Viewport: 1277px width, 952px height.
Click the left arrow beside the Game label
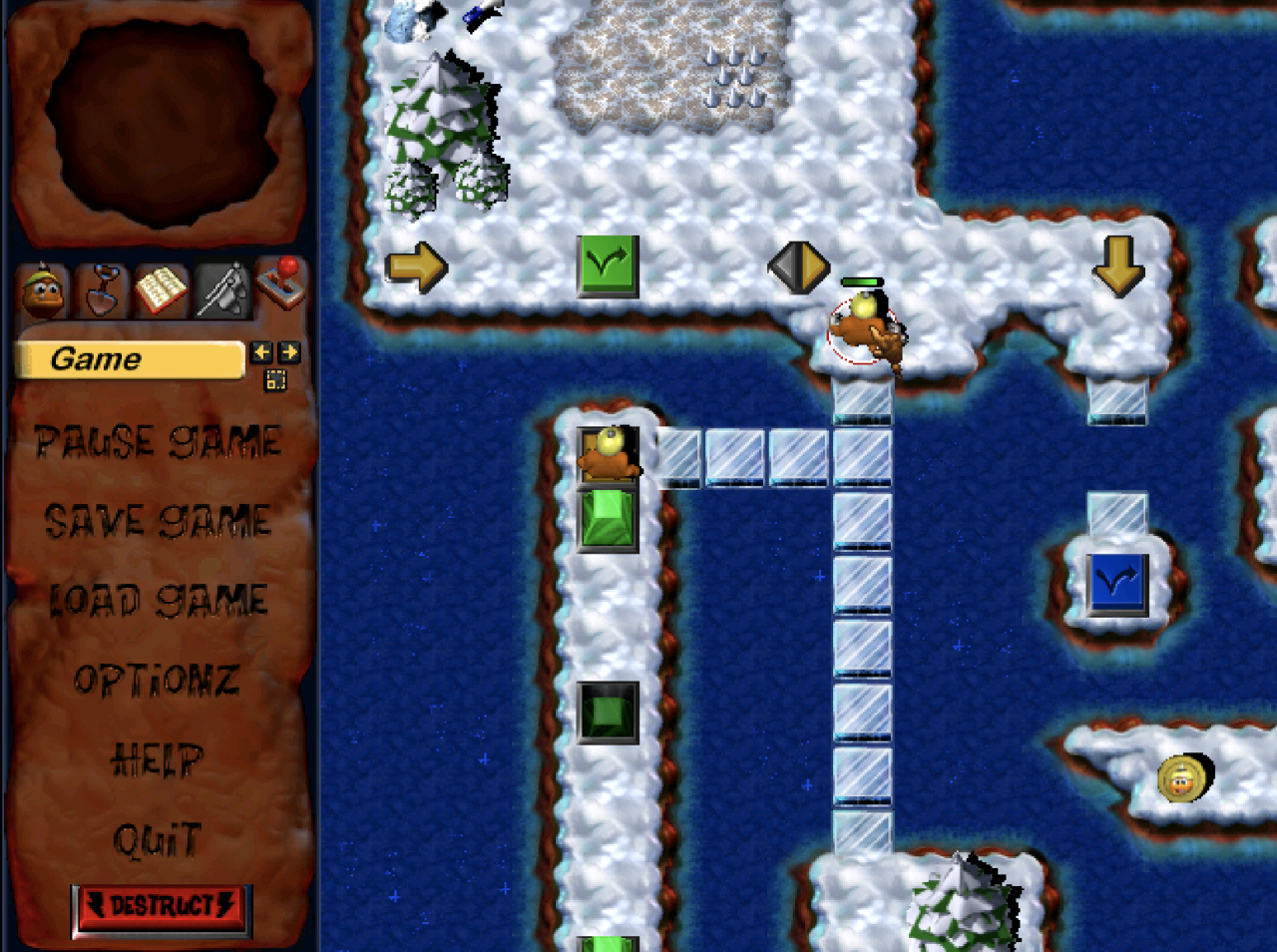(x=261, y=352)
